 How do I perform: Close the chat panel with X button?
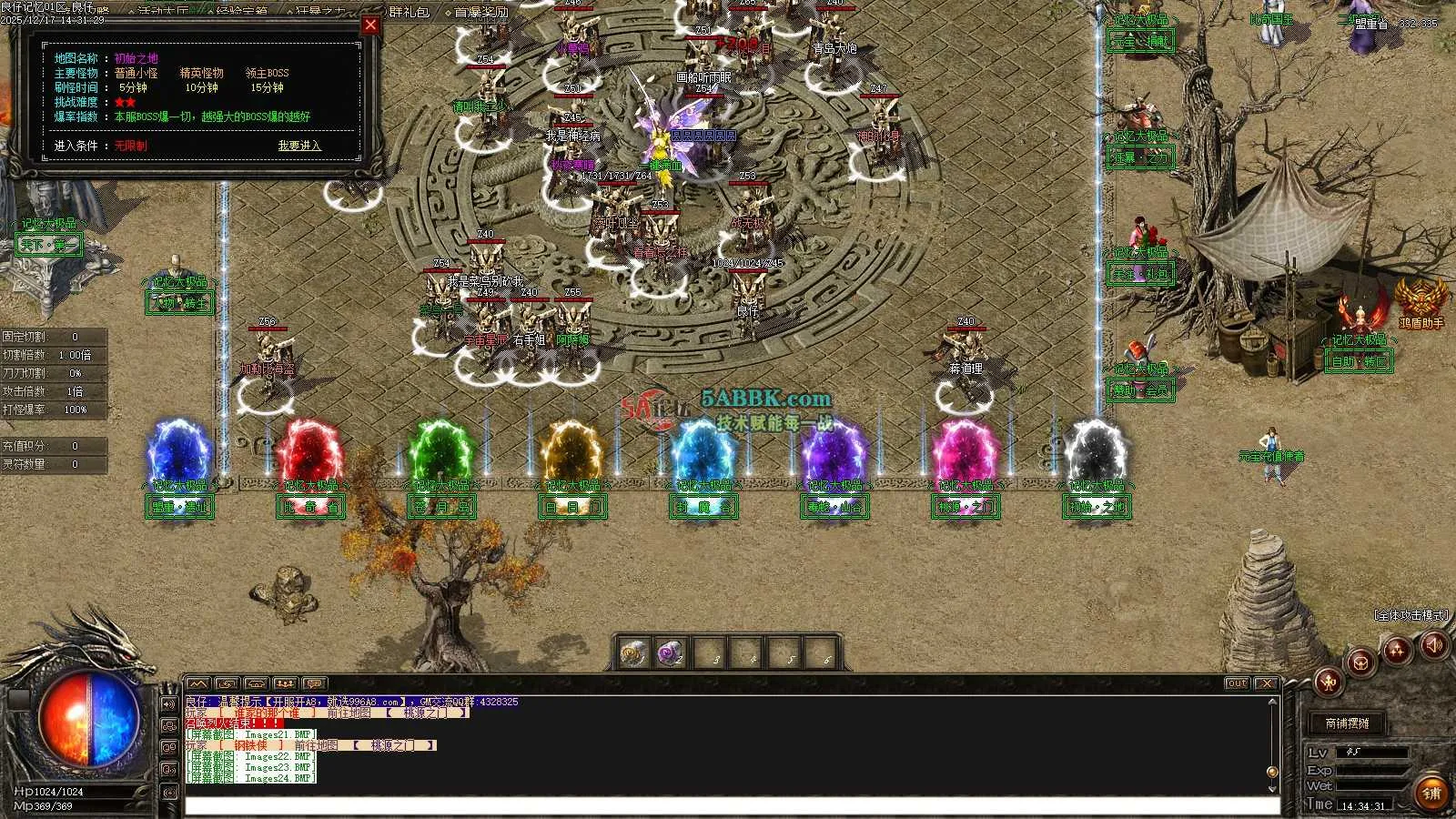tap(1266, 683)
